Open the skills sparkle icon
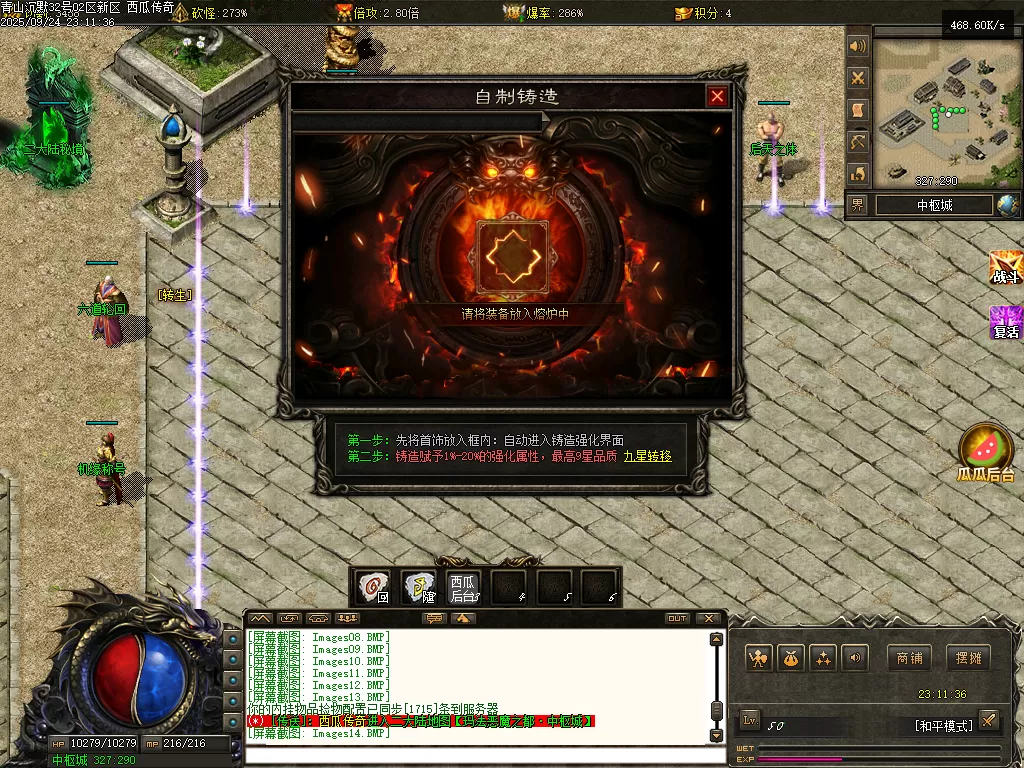The height and width of the screenshot is (768, 1024). pos(823,658)
